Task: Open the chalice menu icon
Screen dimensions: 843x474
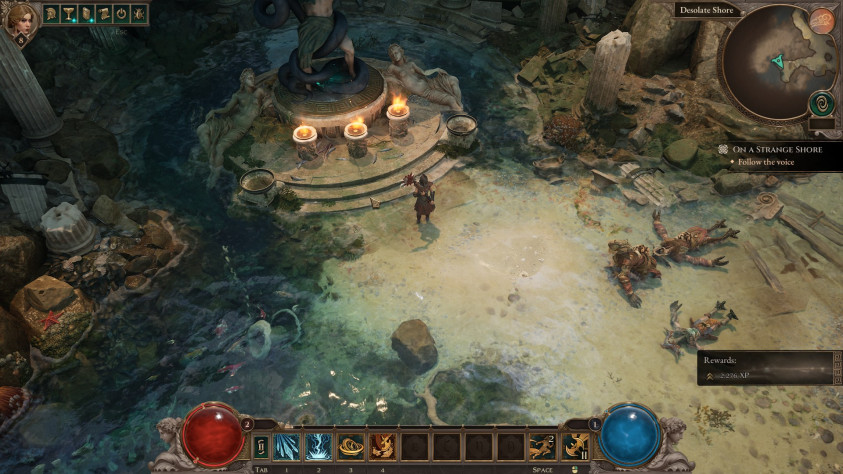Action: tap(68, 14)
